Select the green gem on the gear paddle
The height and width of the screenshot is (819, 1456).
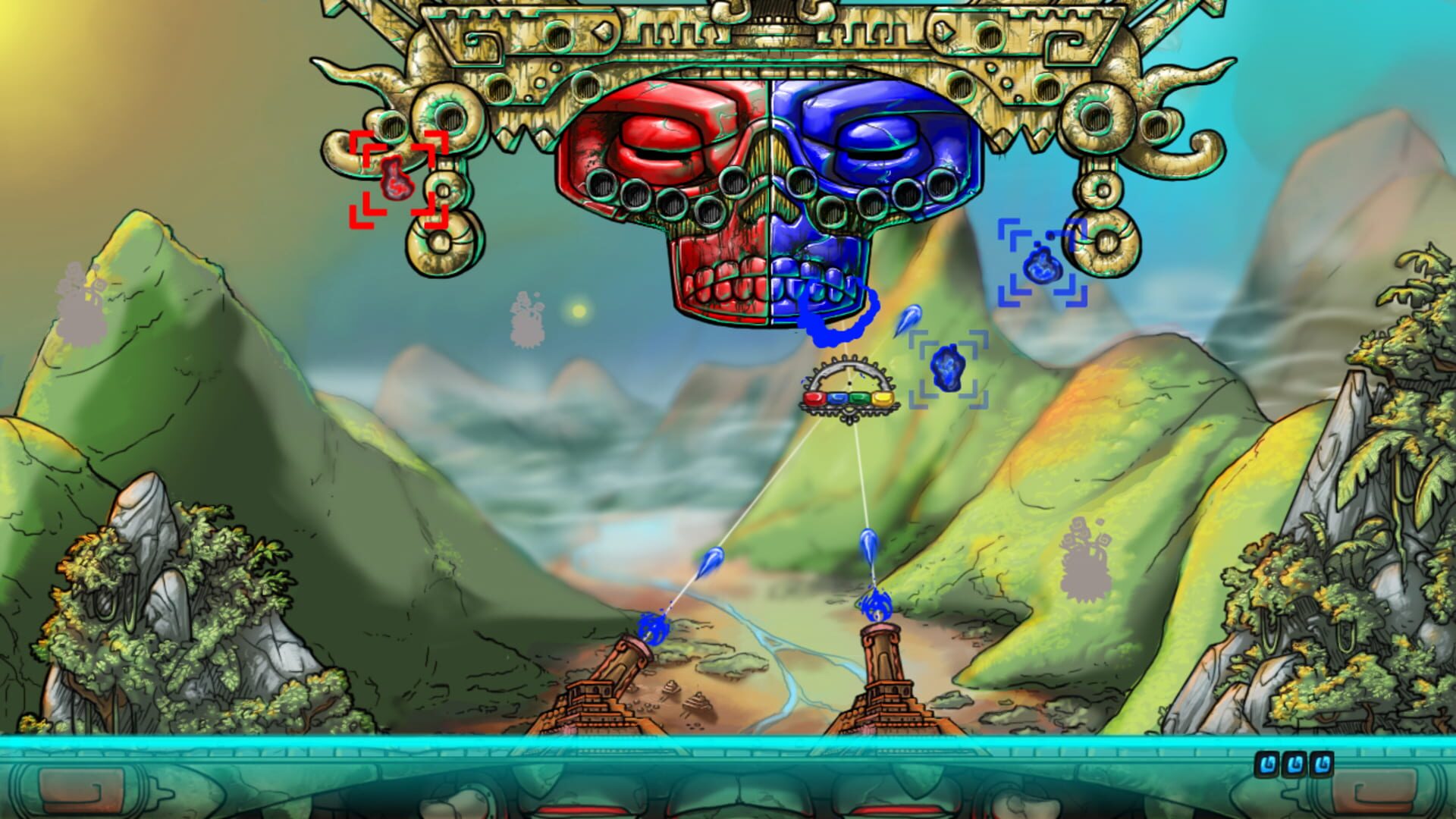[859, 397]
